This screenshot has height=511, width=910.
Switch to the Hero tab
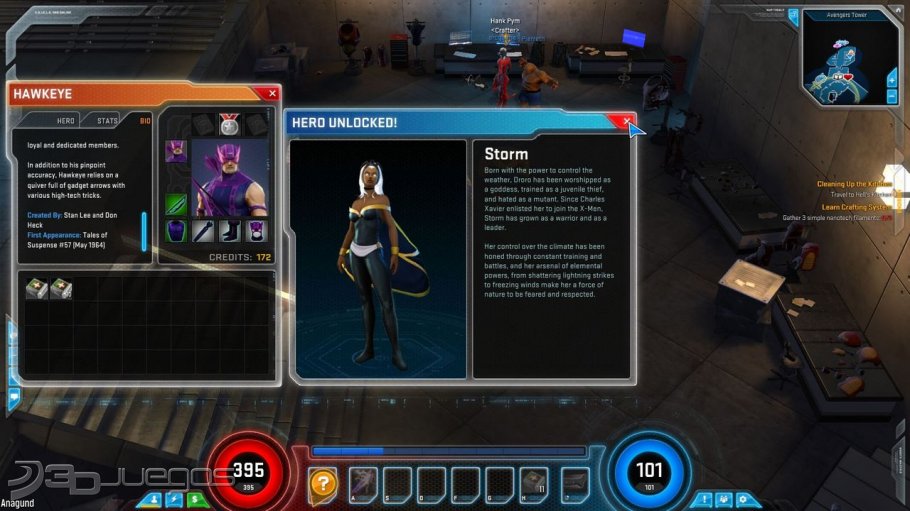[x=65, y=120]
